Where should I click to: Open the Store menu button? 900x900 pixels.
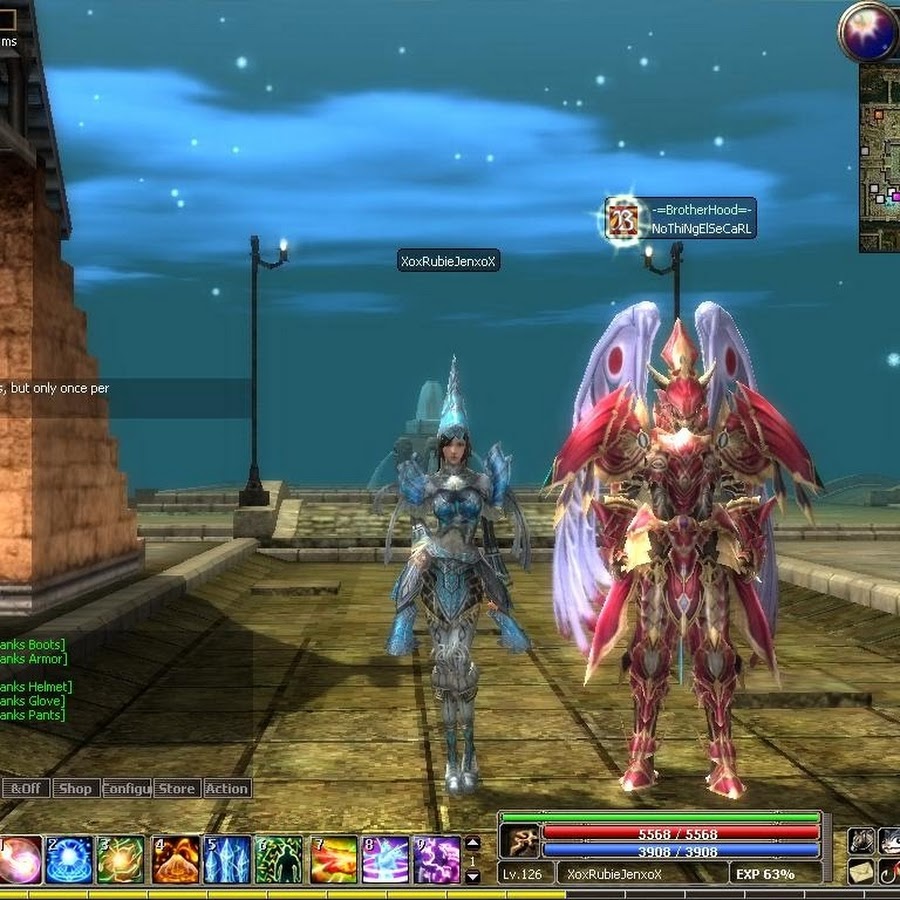(x=176, y=788)
